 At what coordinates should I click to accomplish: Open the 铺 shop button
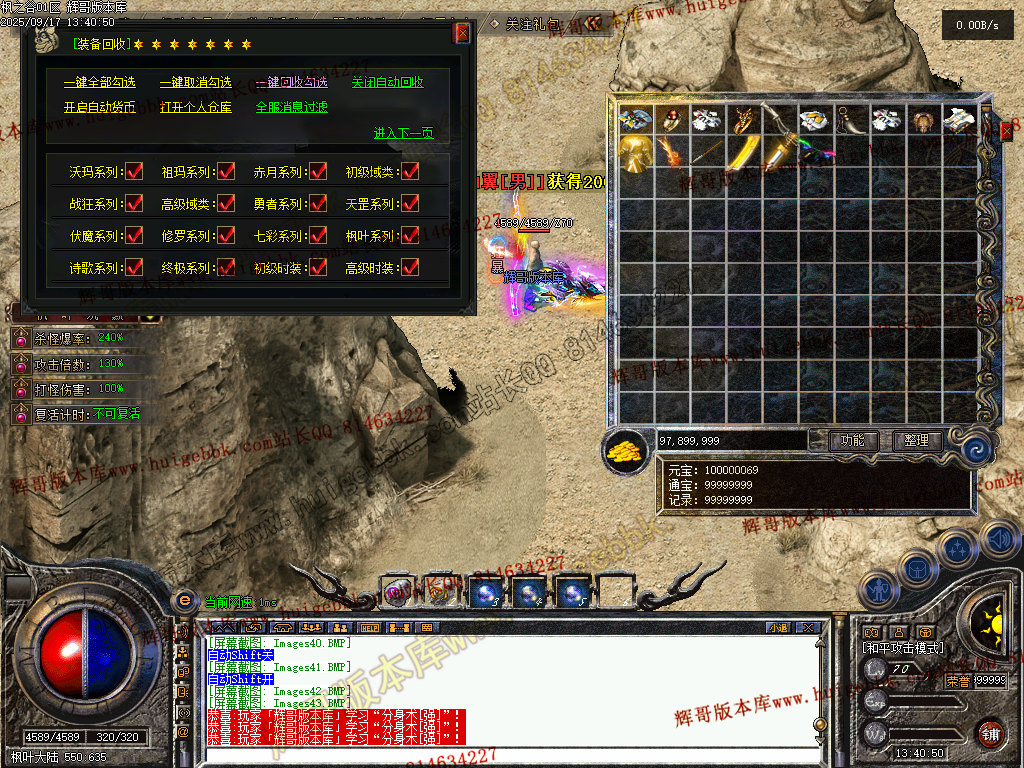coord(989,733)
